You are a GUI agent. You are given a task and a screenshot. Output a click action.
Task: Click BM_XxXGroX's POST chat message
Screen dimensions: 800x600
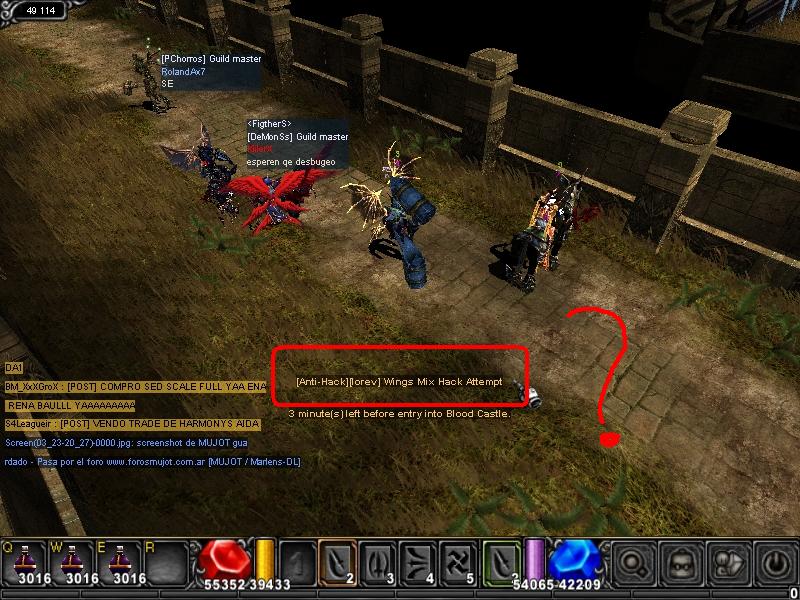tap(136, 386)
